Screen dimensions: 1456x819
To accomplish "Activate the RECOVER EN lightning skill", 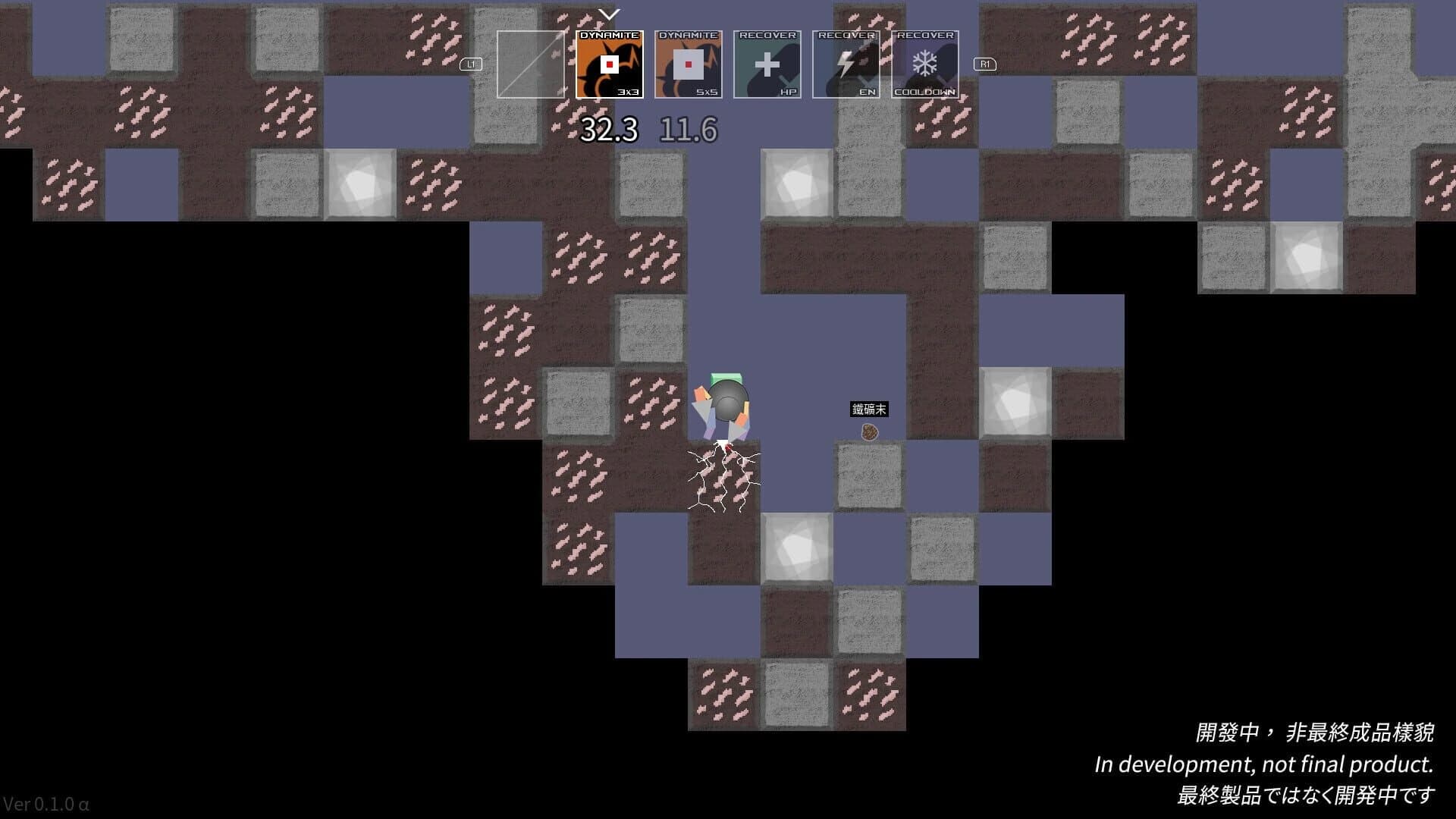I will pos(846,64).
